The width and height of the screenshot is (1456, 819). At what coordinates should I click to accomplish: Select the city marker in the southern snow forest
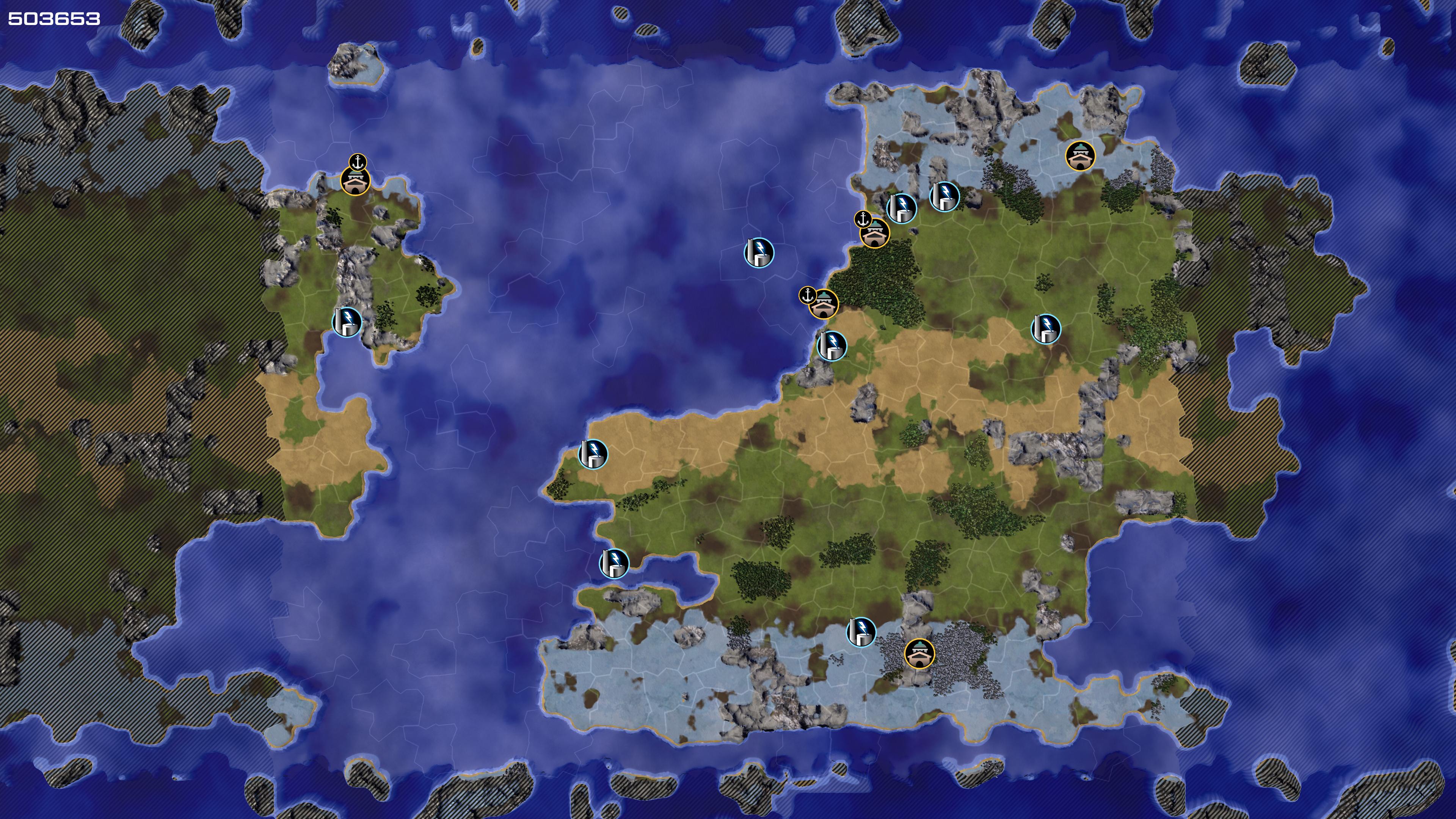[x=919, y=653]
